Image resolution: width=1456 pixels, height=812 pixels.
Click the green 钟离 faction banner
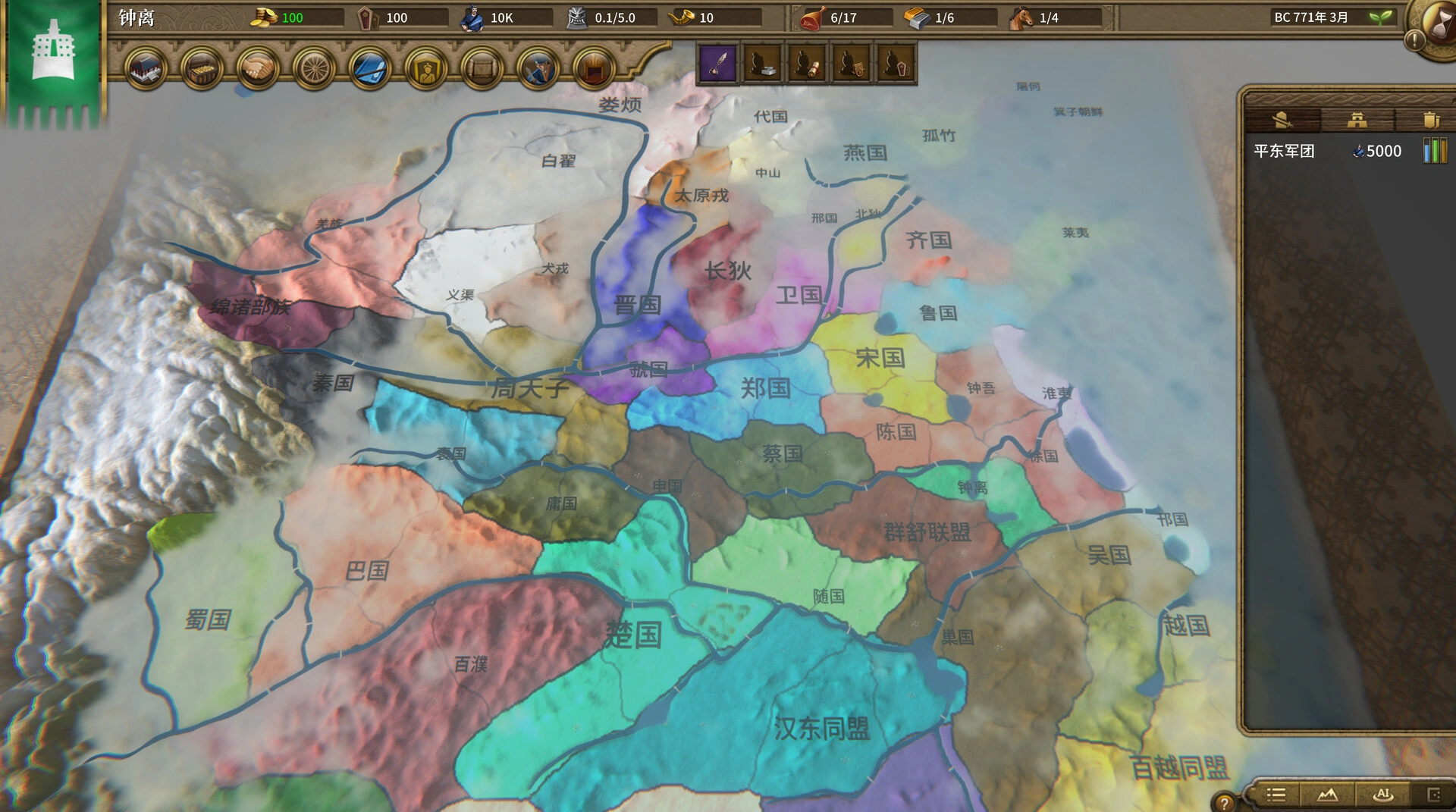[x=55, y=61]
